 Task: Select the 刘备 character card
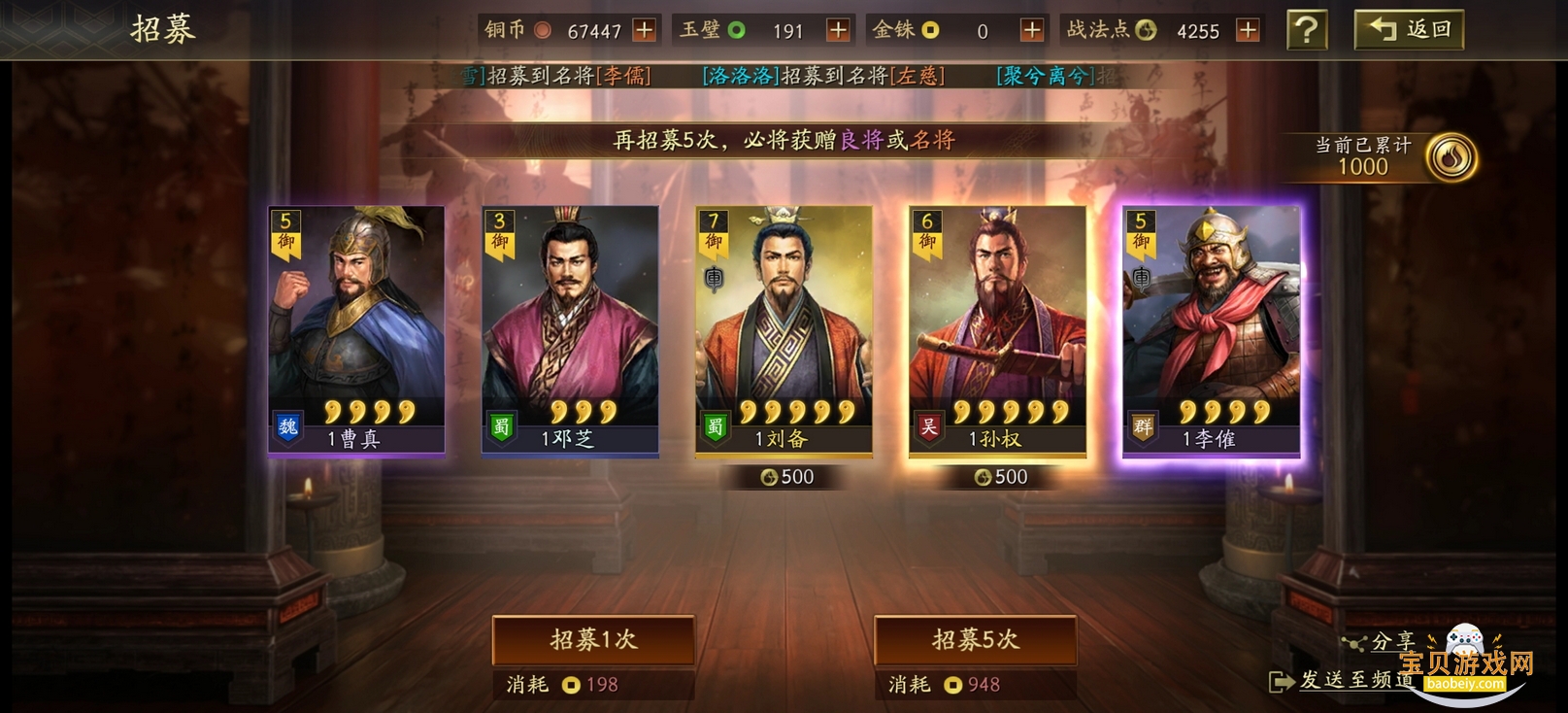[782, 330]
